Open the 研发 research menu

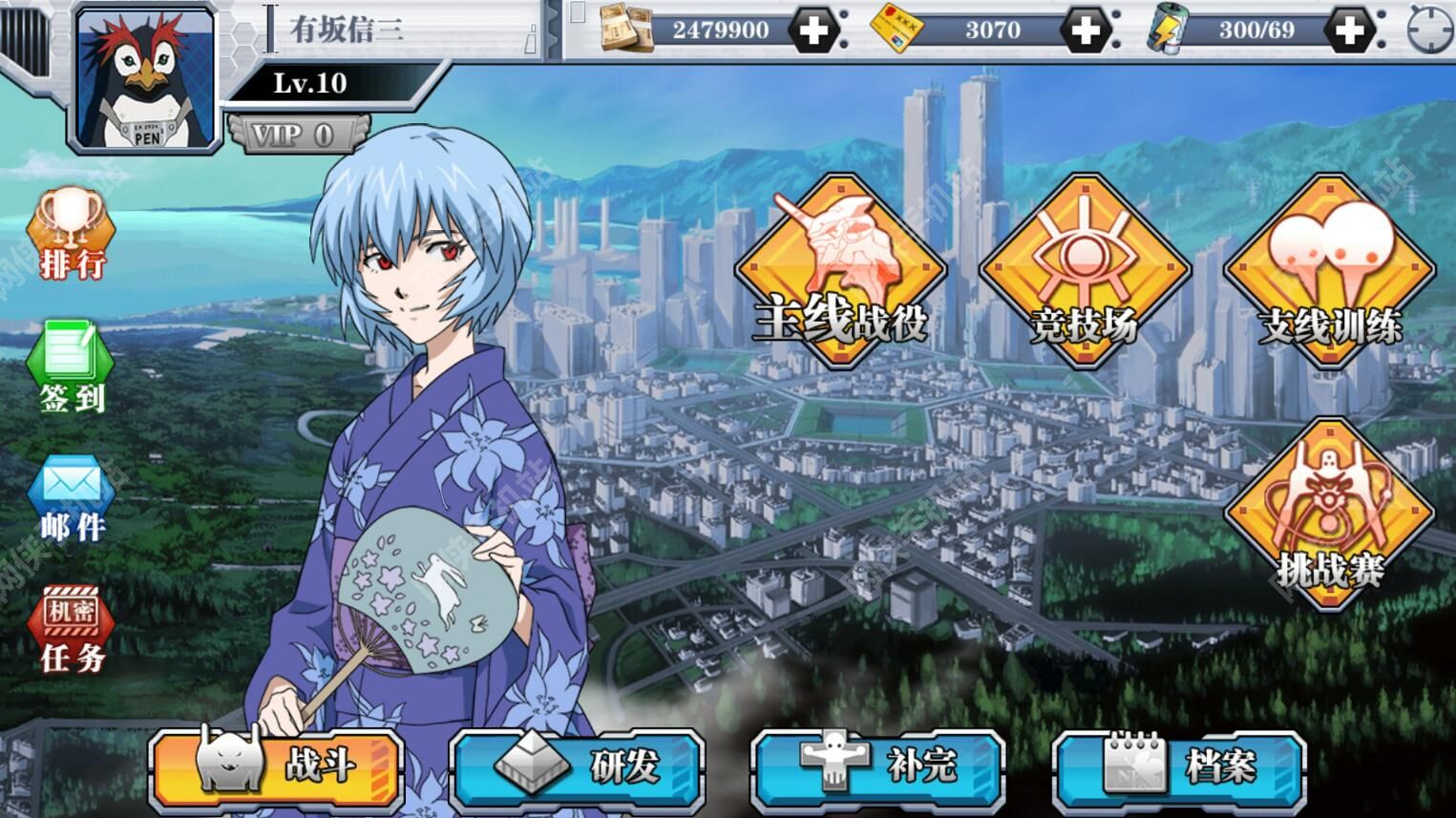578,766
